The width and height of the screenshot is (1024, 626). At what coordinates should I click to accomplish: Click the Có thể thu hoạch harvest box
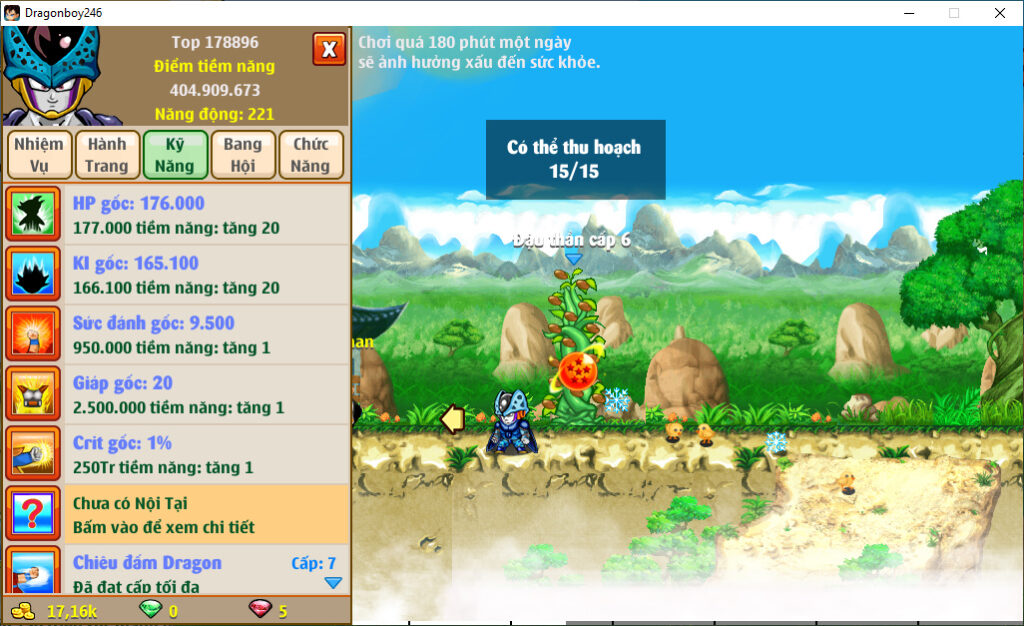[575, 159]
